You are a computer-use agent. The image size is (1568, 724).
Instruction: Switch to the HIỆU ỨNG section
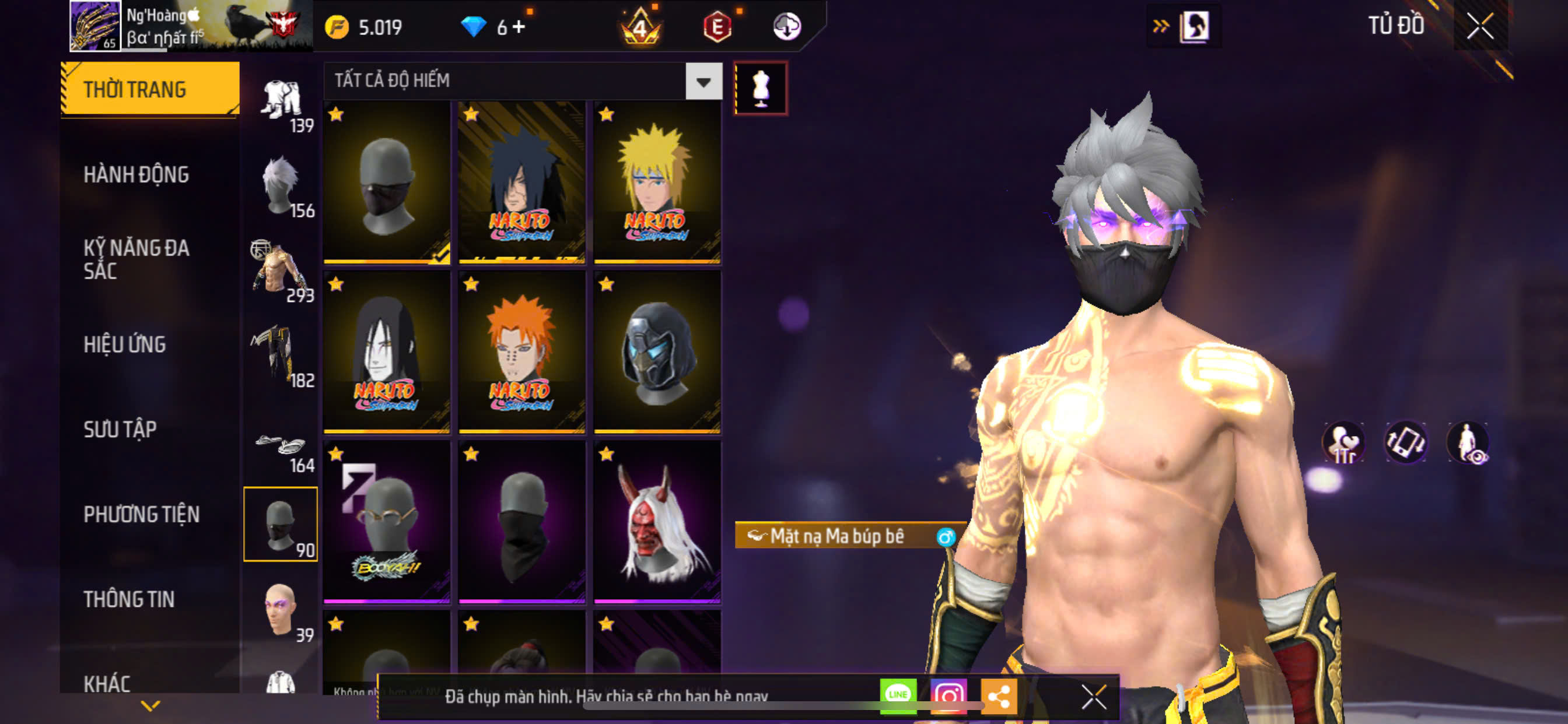pyautogui.click(x=124, y=345)
